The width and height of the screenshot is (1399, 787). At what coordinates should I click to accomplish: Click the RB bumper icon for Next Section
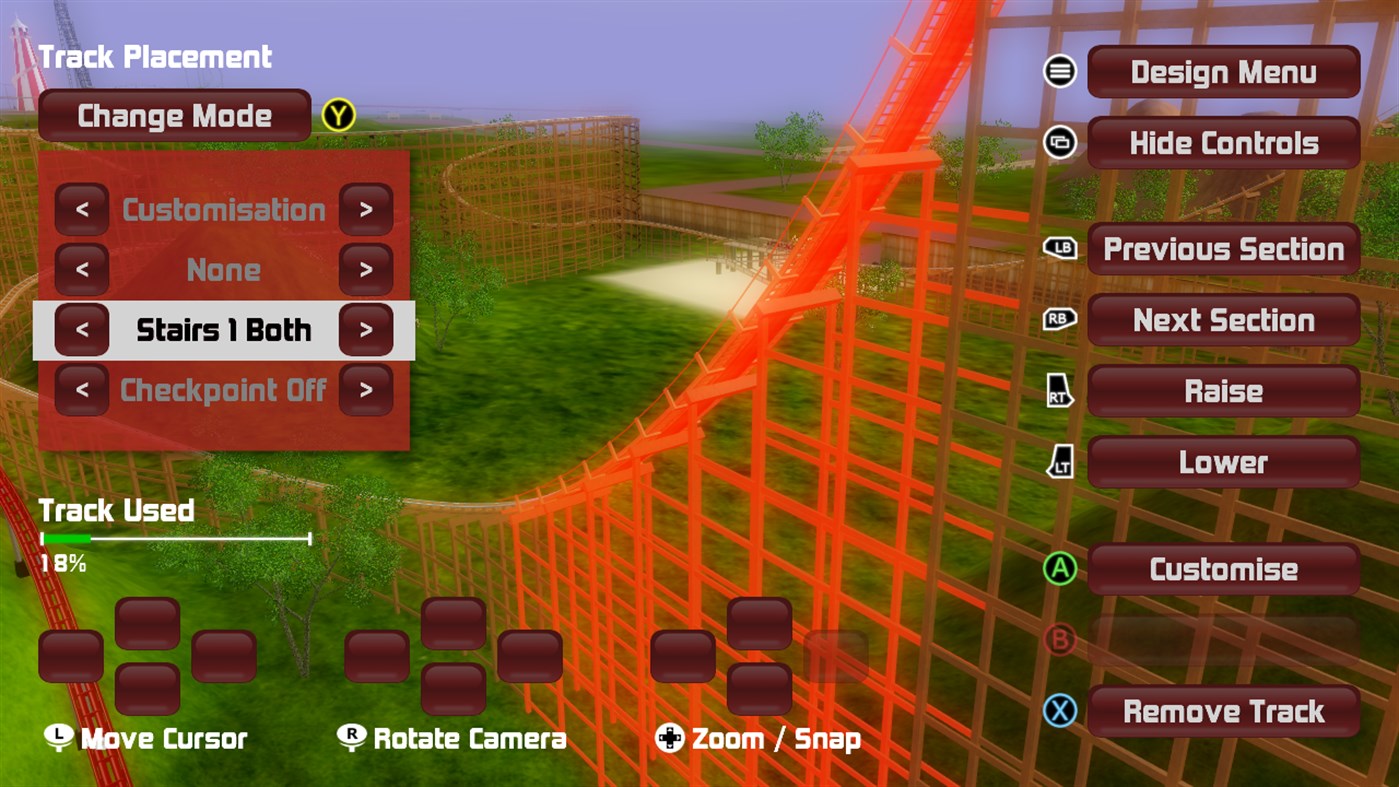tap(1060, 320)
